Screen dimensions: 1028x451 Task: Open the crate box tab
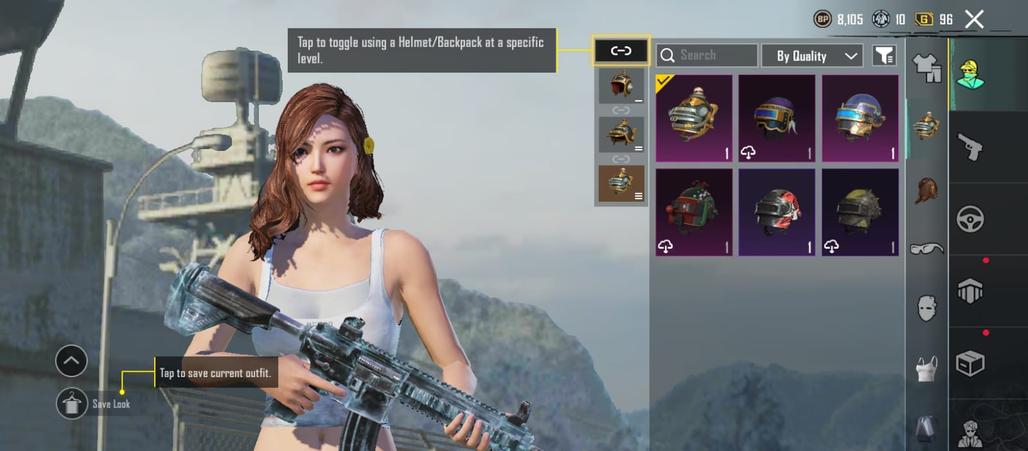970,362
